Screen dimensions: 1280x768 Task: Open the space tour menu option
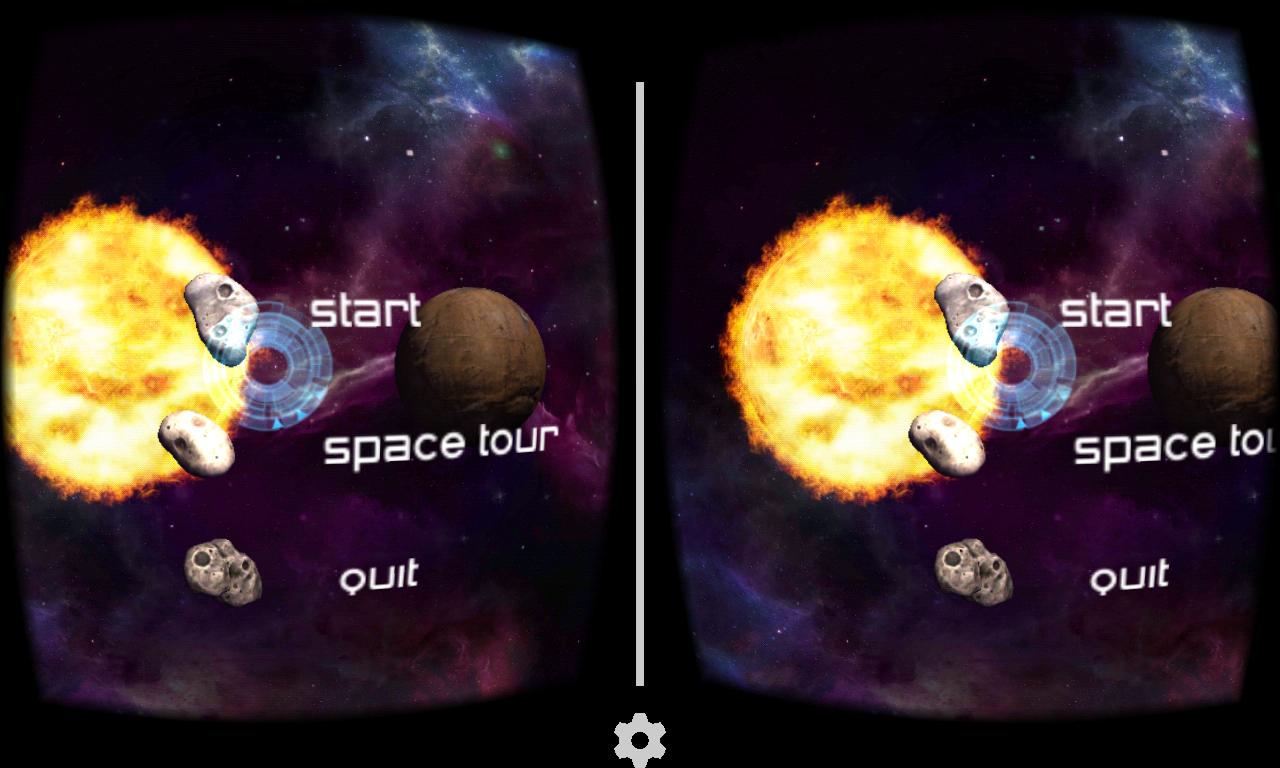[x=443, y=445]
